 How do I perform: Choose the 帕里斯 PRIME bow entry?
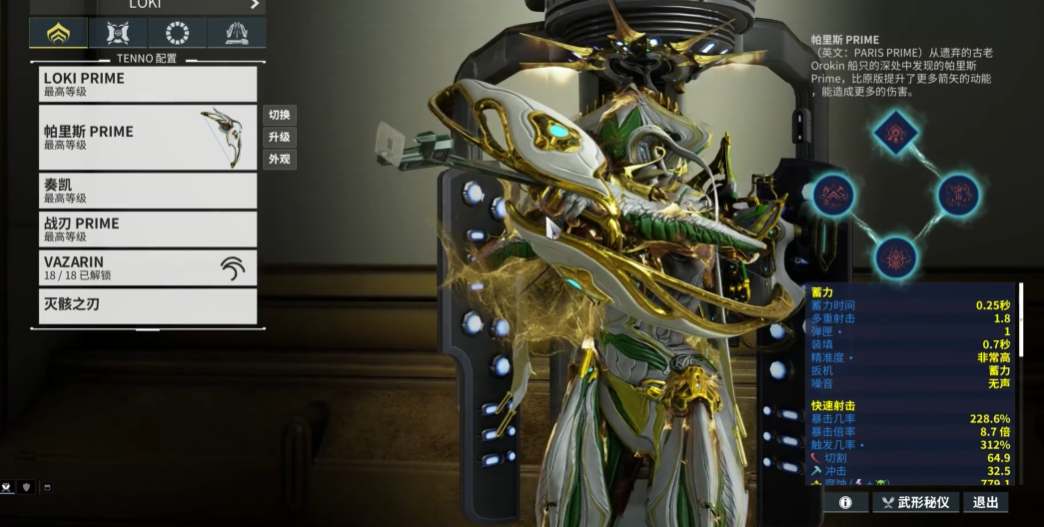point(148,138)
